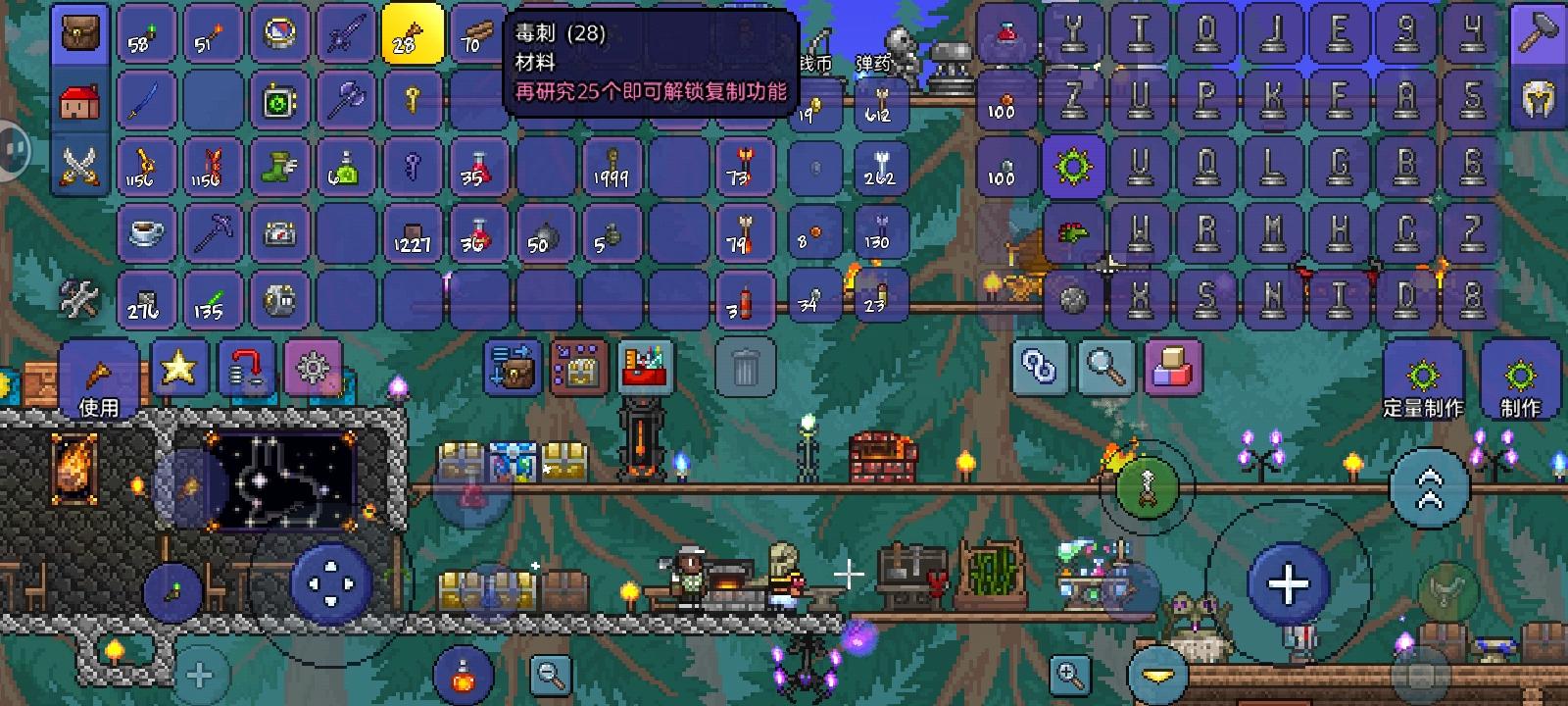The width and height of the screenshot is (1568, 706).
Task: Open the crossed-swords equipment tab
Action: (78, 167)
